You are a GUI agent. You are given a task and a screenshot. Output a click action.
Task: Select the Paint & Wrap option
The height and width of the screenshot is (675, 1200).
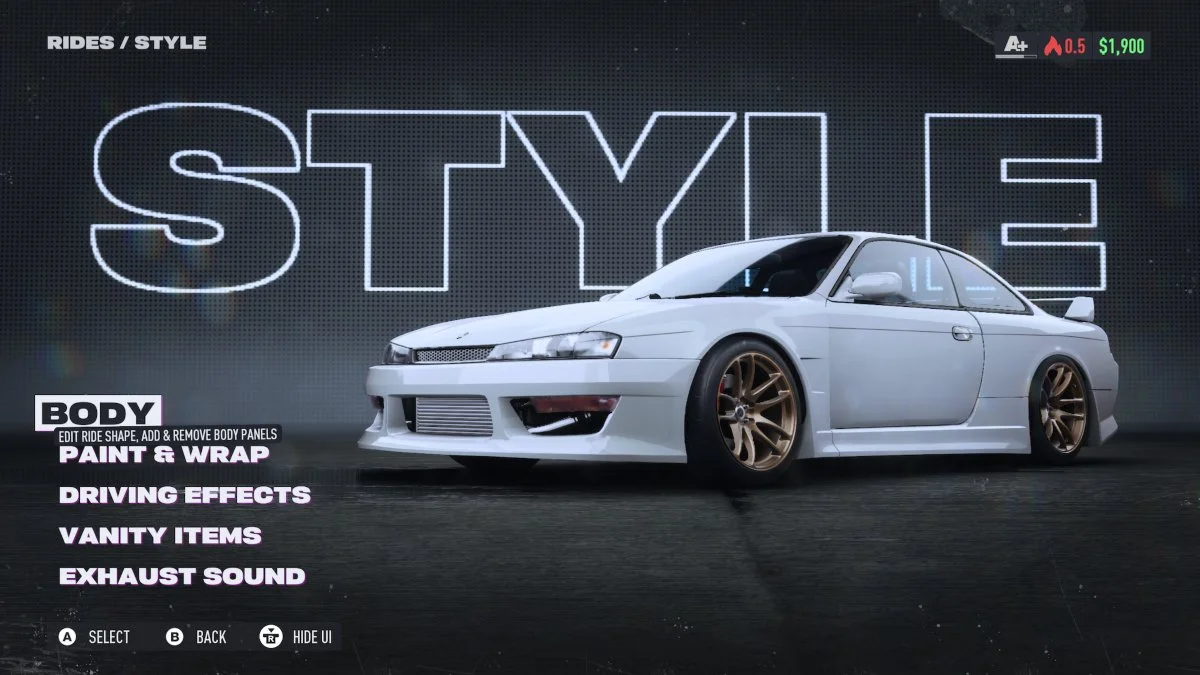click(x=164, y=454)
